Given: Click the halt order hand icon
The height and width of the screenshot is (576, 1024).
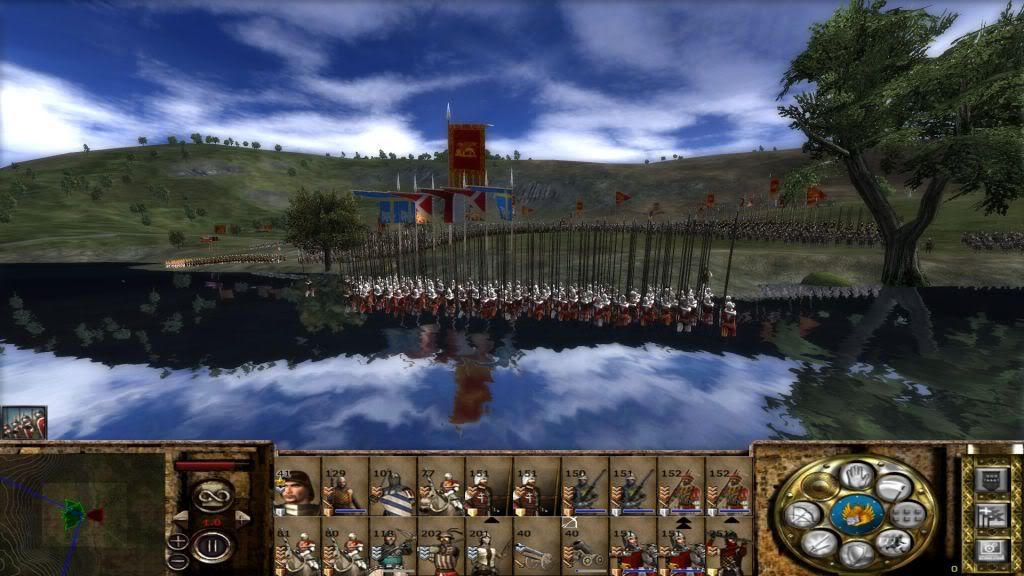Looking at the screenshot, I should (x=855, y=476).
